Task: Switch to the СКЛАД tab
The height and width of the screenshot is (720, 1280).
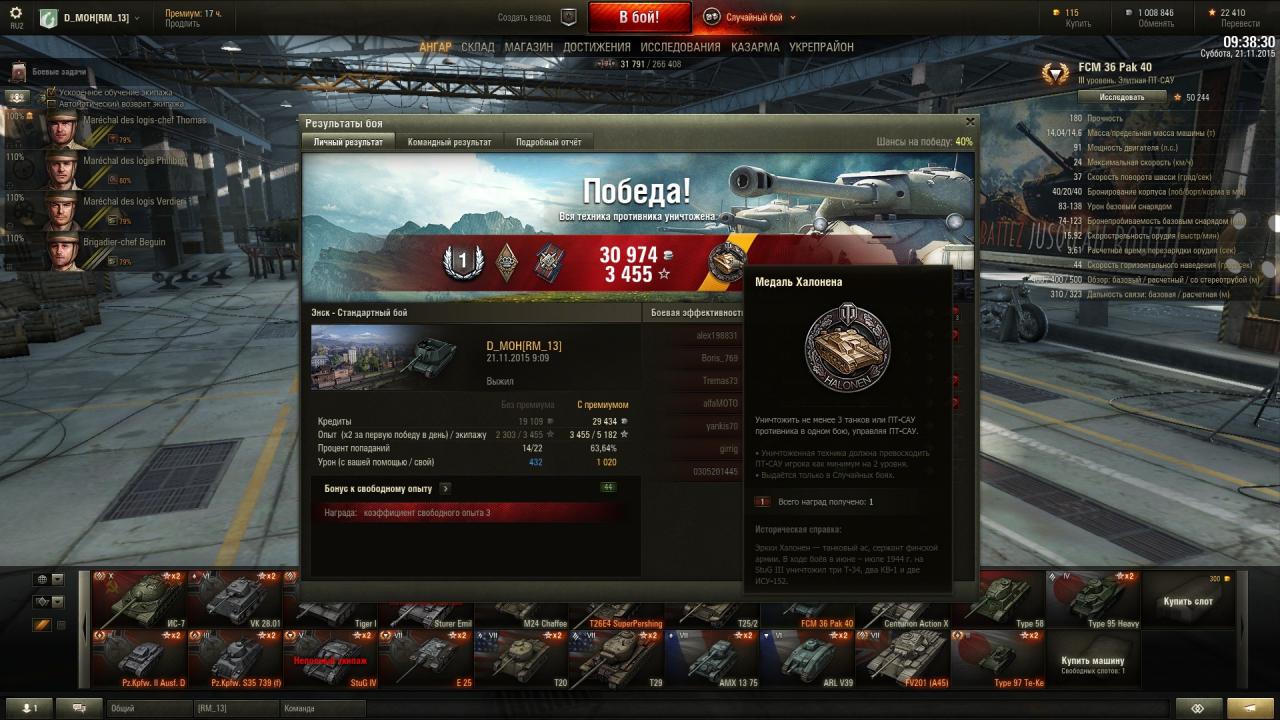Action: tap(478, 47)
